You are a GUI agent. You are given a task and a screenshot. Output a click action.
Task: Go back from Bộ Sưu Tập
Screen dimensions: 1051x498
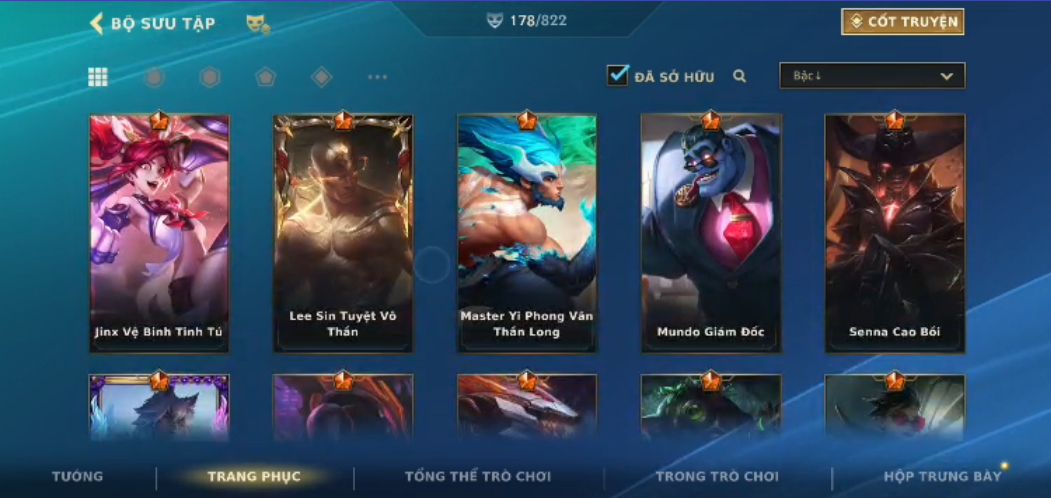(97, 23)
